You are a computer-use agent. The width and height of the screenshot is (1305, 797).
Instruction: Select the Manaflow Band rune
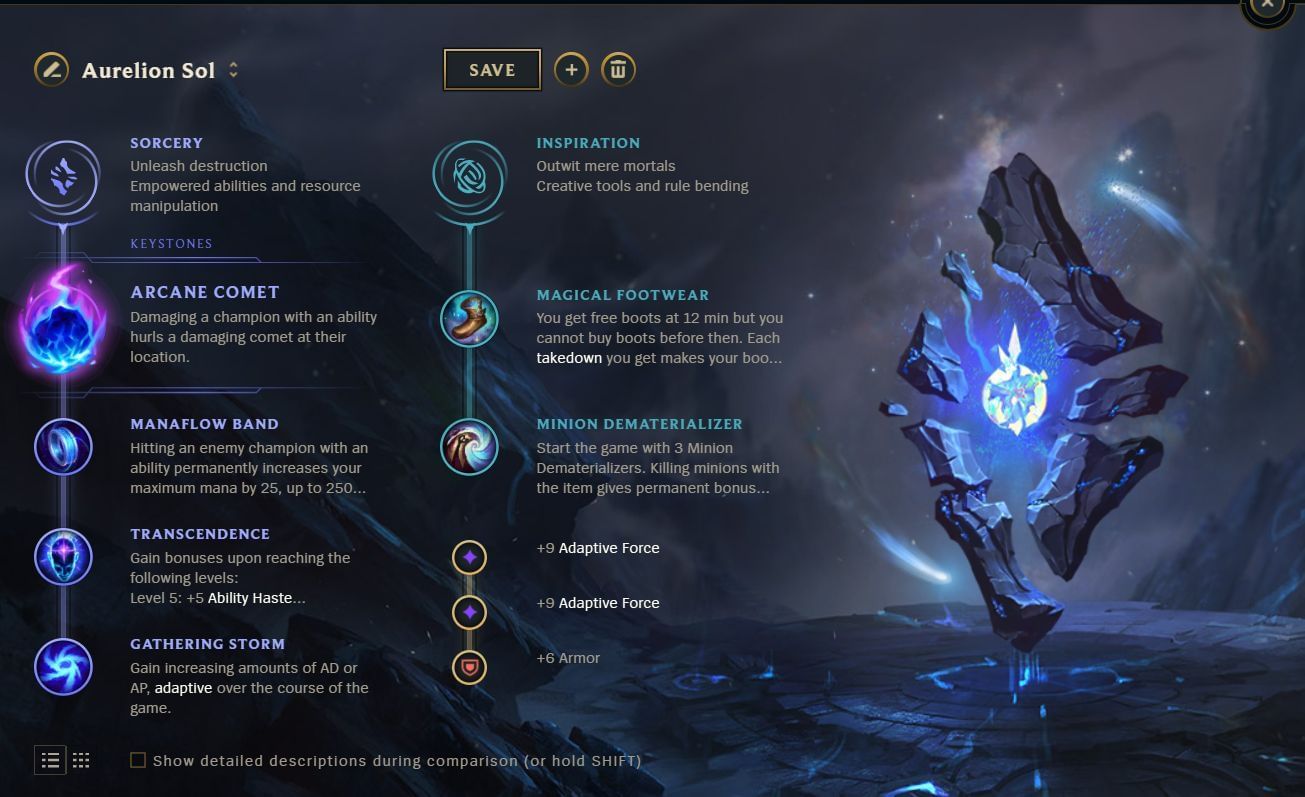(x=63, y=447)
